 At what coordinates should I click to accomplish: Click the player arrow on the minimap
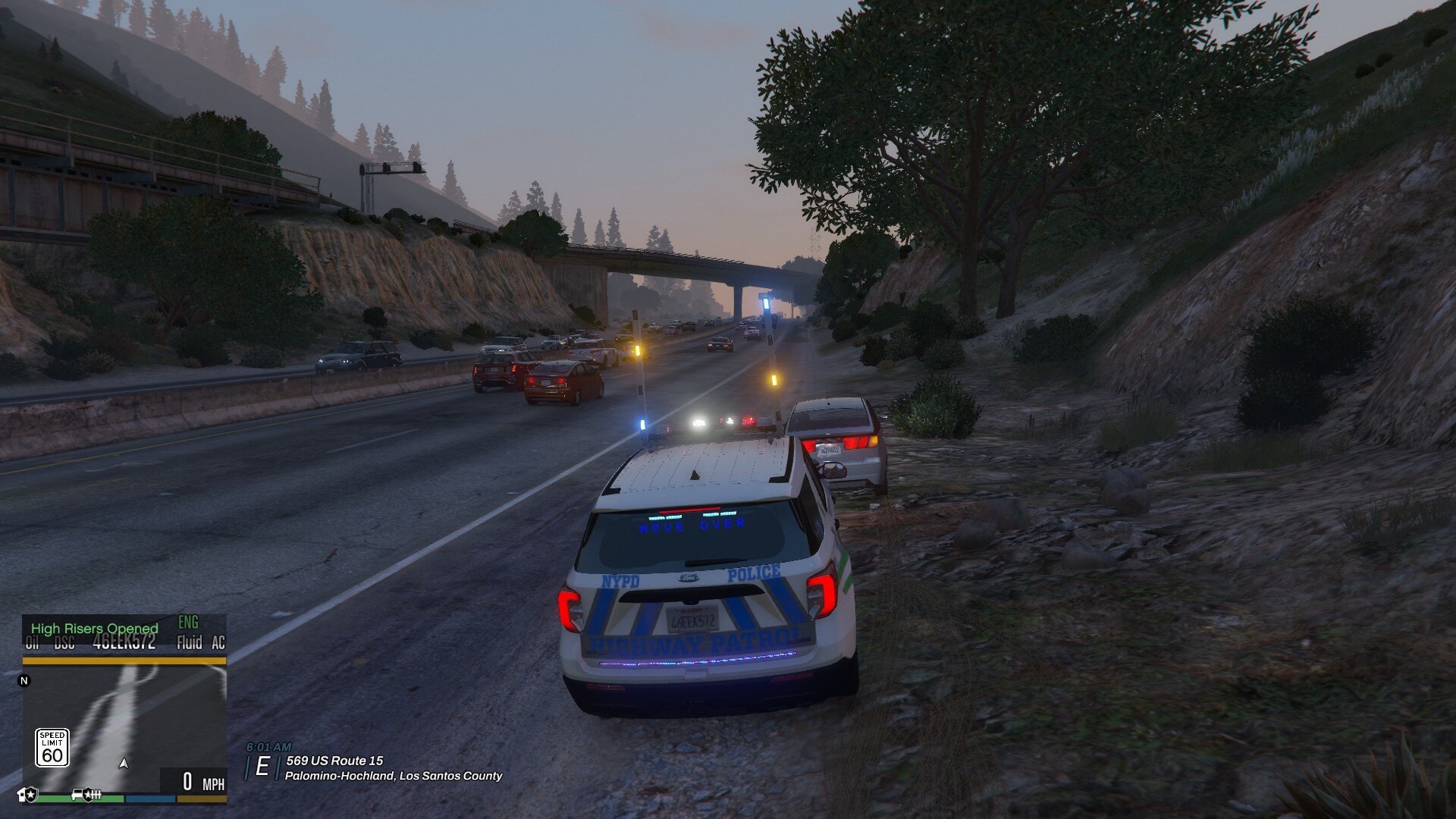[x=124, y=763]
